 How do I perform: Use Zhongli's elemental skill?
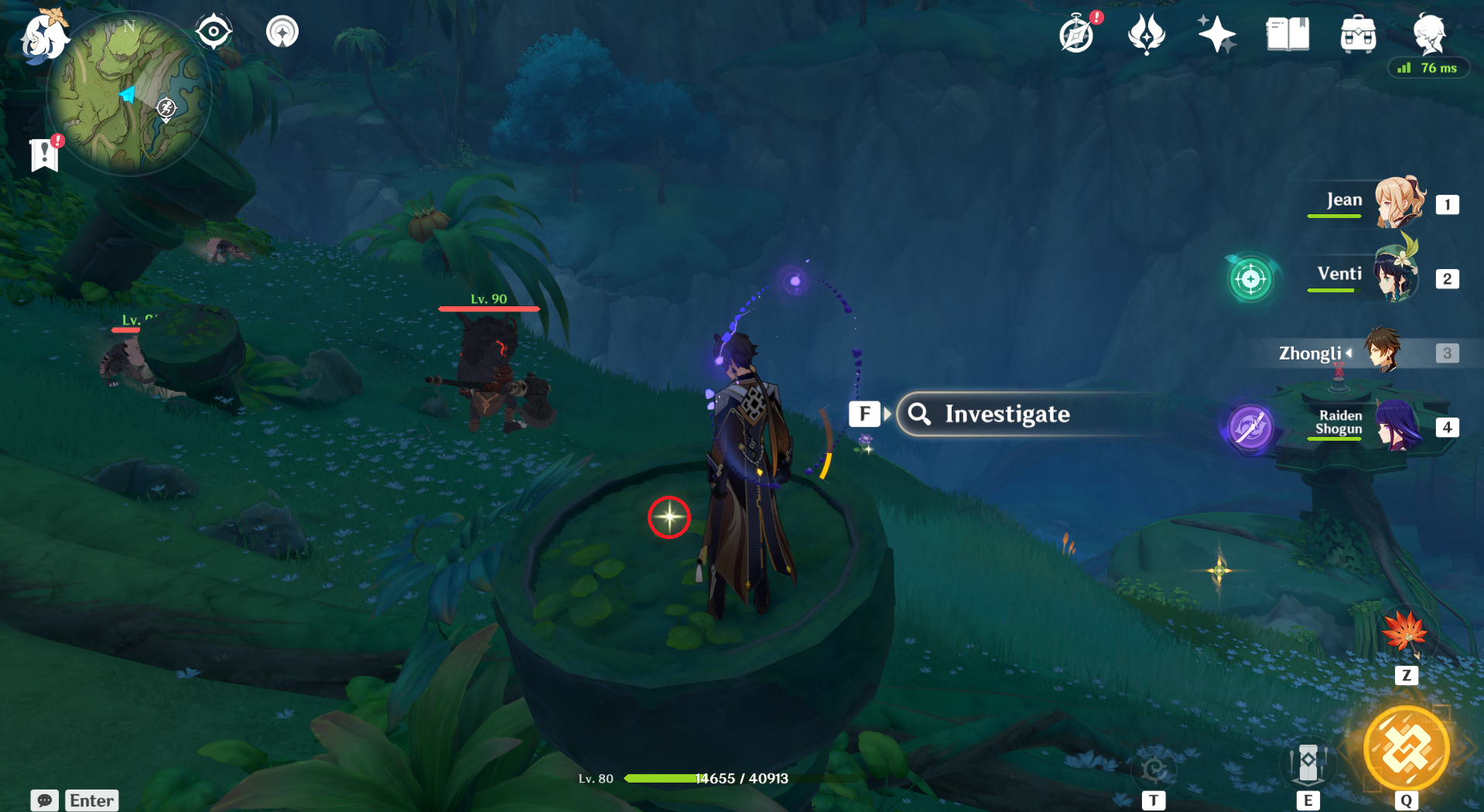pos(1308,764)
